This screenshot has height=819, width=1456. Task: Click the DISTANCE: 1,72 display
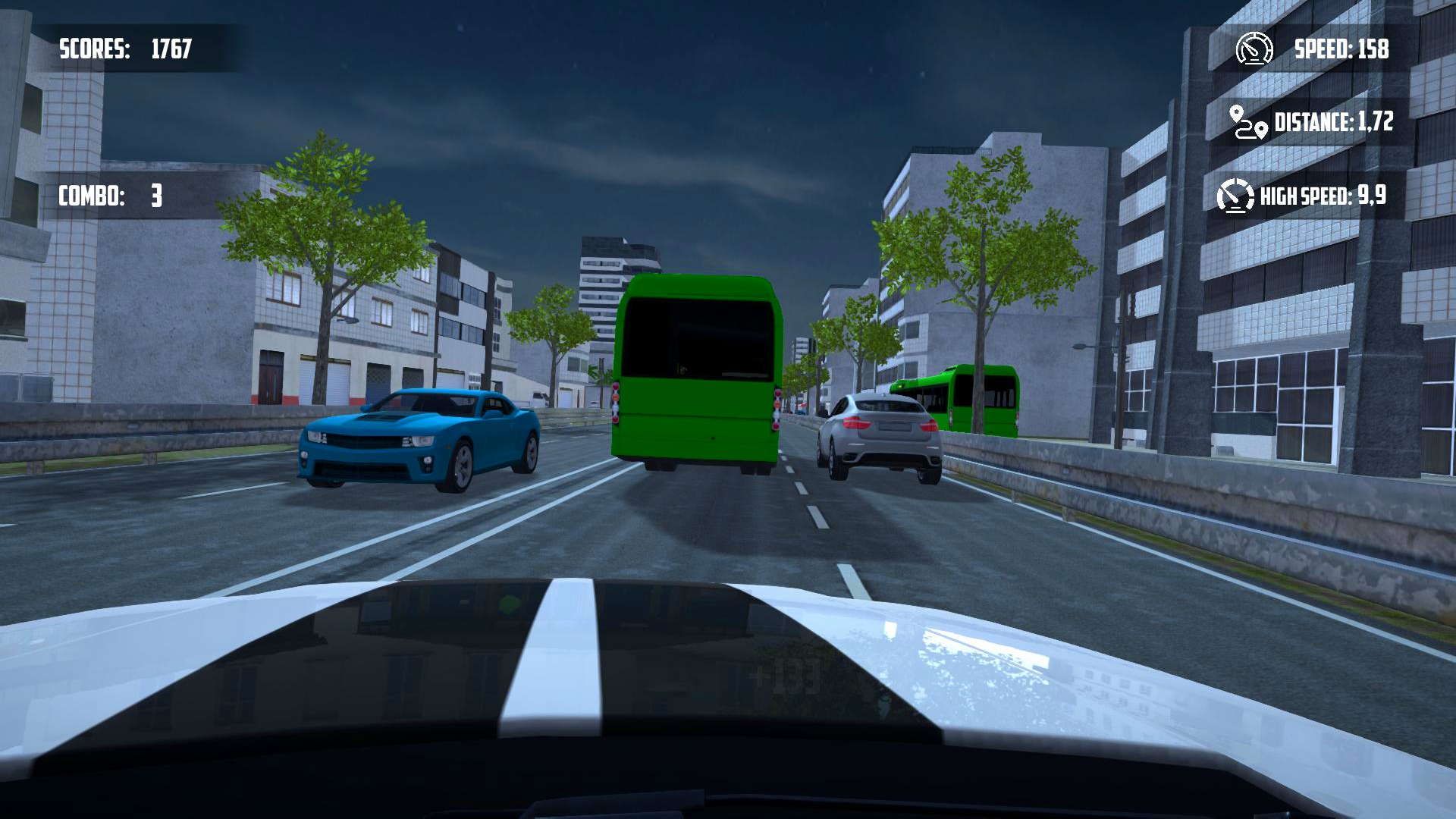point(1334,122)
